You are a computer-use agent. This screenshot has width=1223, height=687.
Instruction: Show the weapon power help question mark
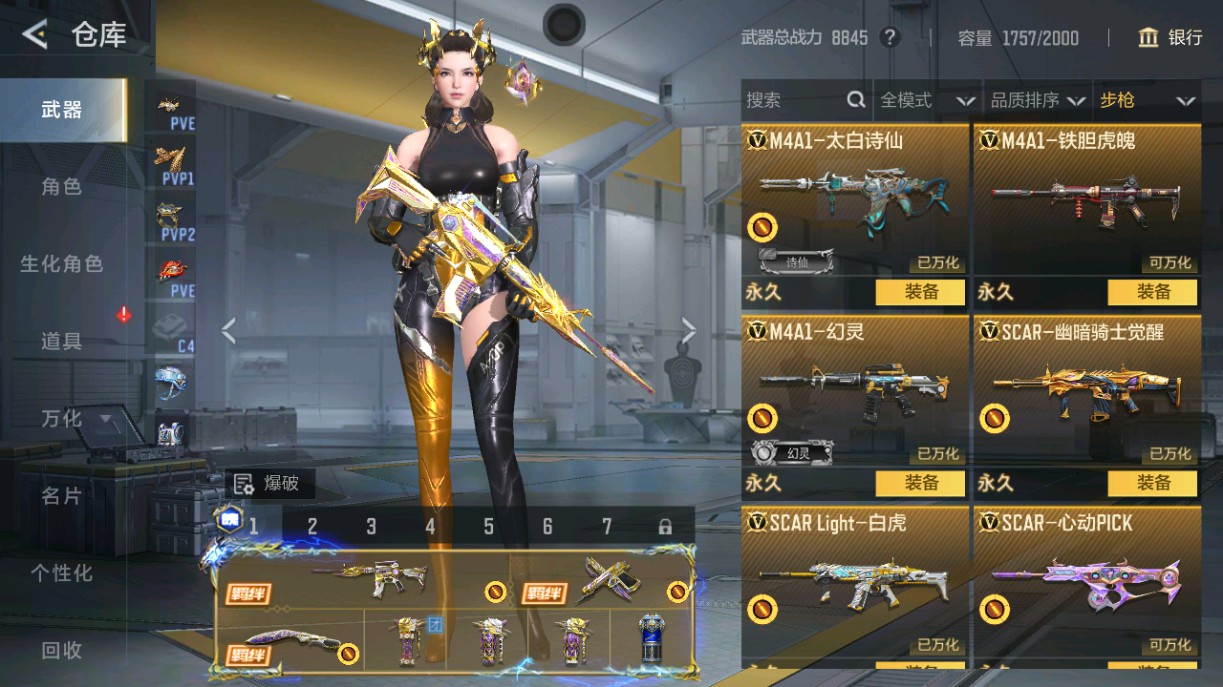point(889,38)
